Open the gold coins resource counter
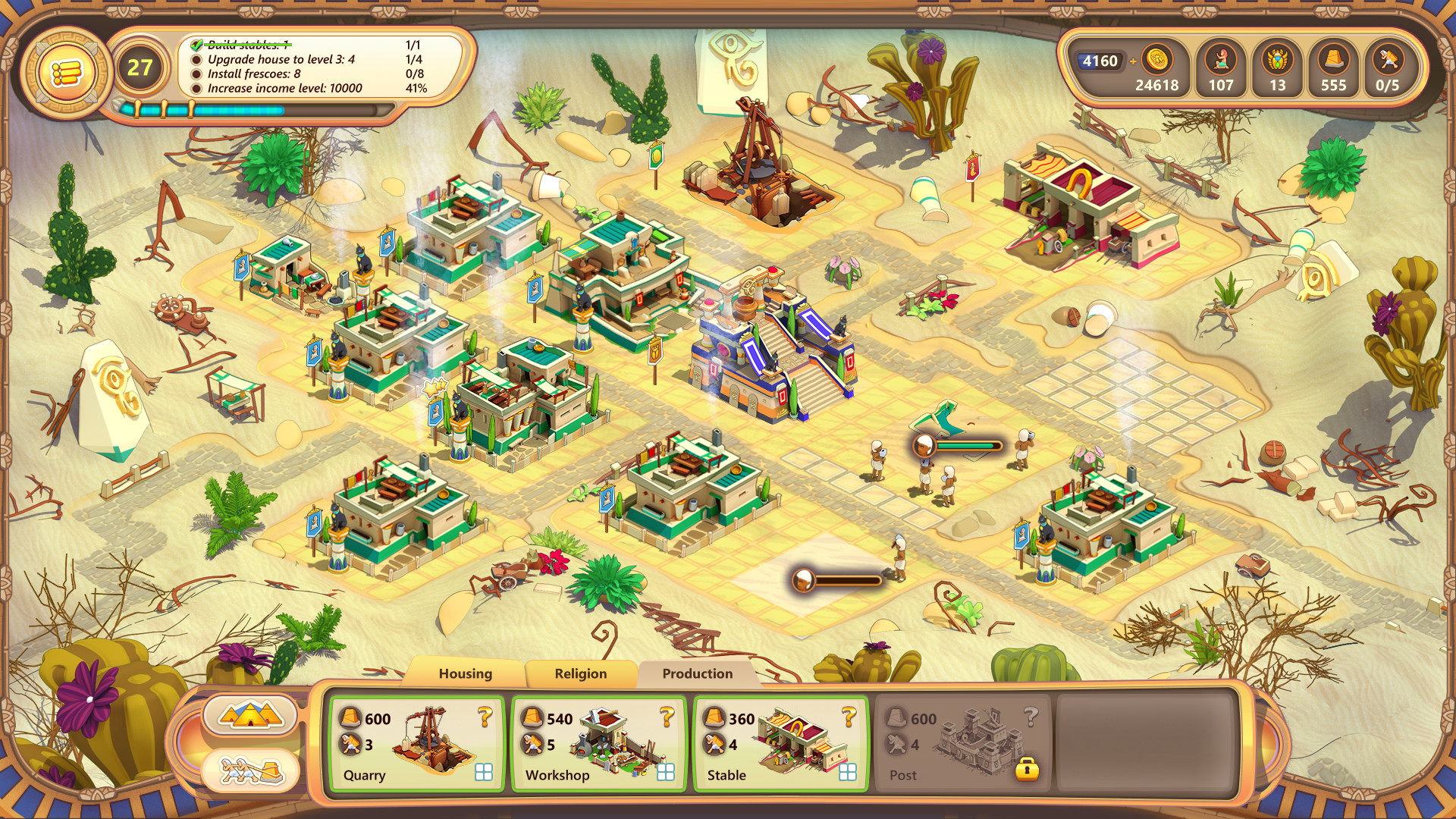The image size is (1456, 819). point(1158,59)
